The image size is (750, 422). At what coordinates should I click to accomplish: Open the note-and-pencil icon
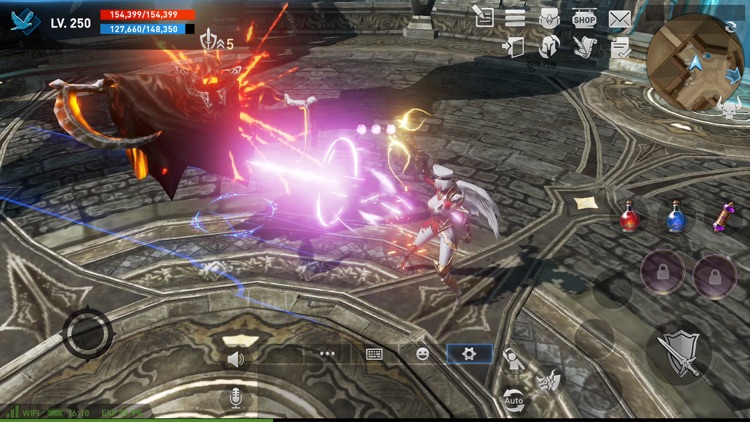[x=483, y=16]
